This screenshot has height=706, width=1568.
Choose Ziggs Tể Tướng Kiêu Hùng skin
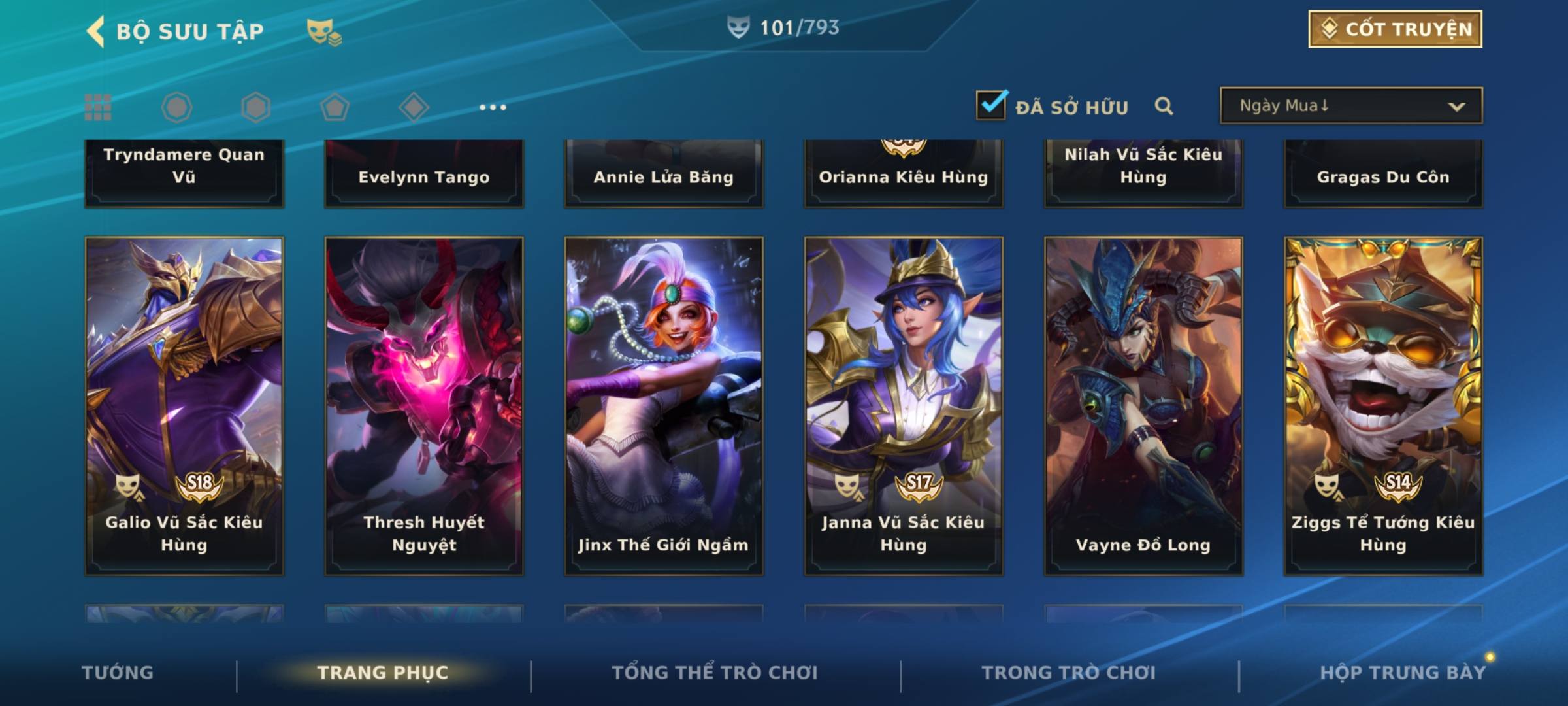click(1383, 405)
